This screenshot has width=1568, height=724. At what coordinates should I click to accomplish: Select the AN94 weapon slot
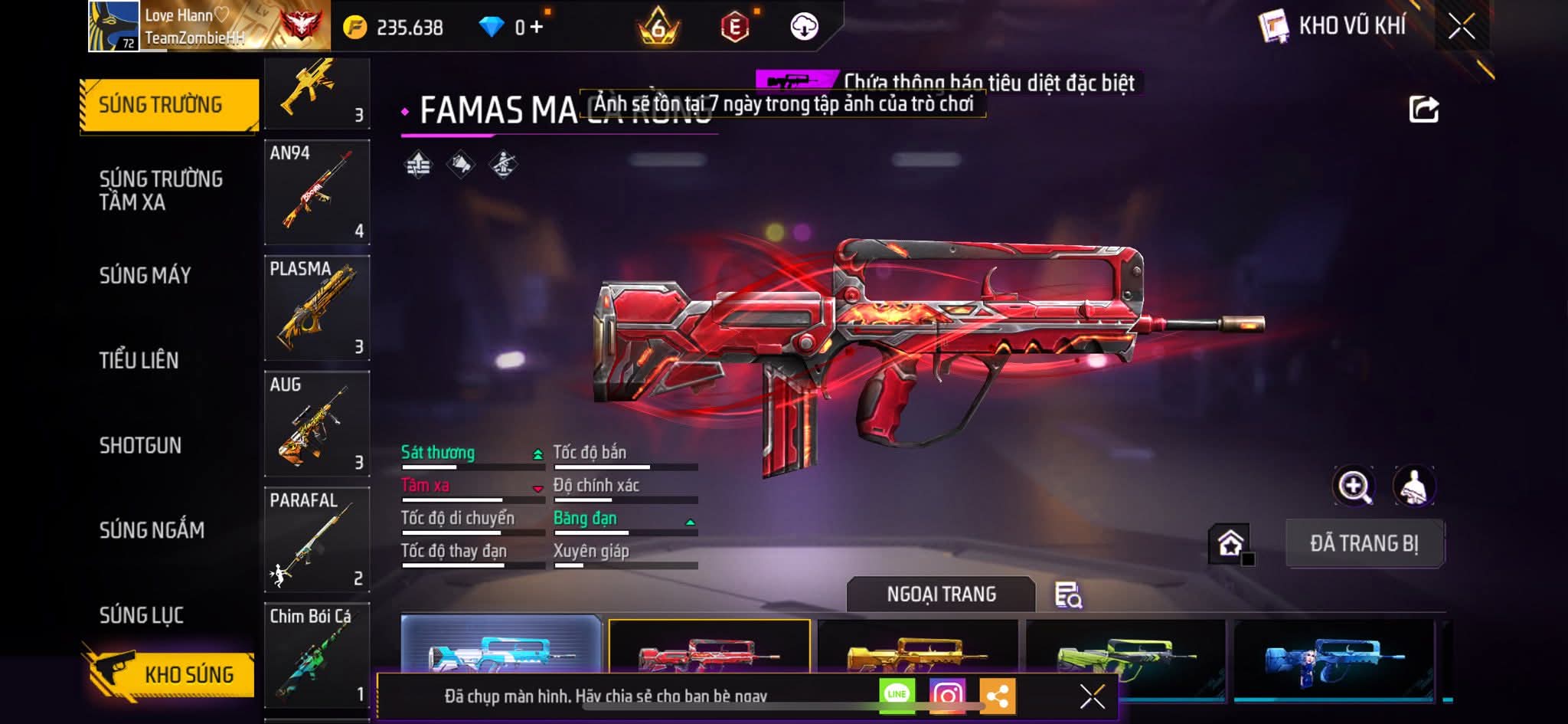pyautogui.click(x=317, y=192)
